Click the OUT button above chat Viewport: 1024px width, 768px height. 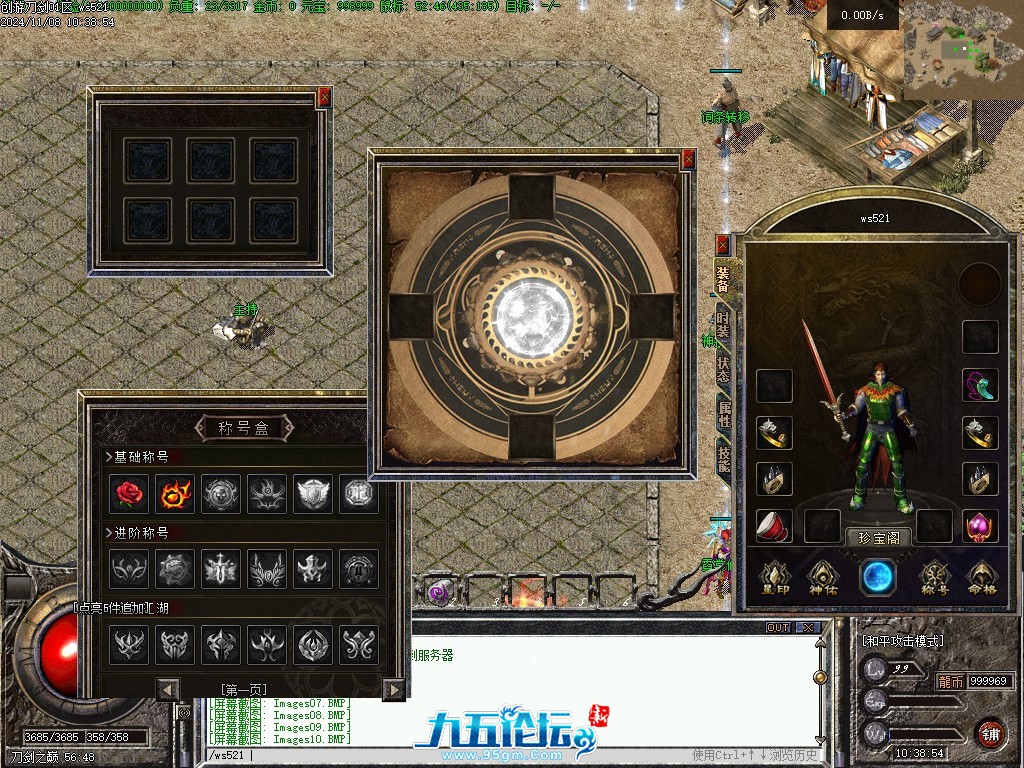click(x=777, y=628)
